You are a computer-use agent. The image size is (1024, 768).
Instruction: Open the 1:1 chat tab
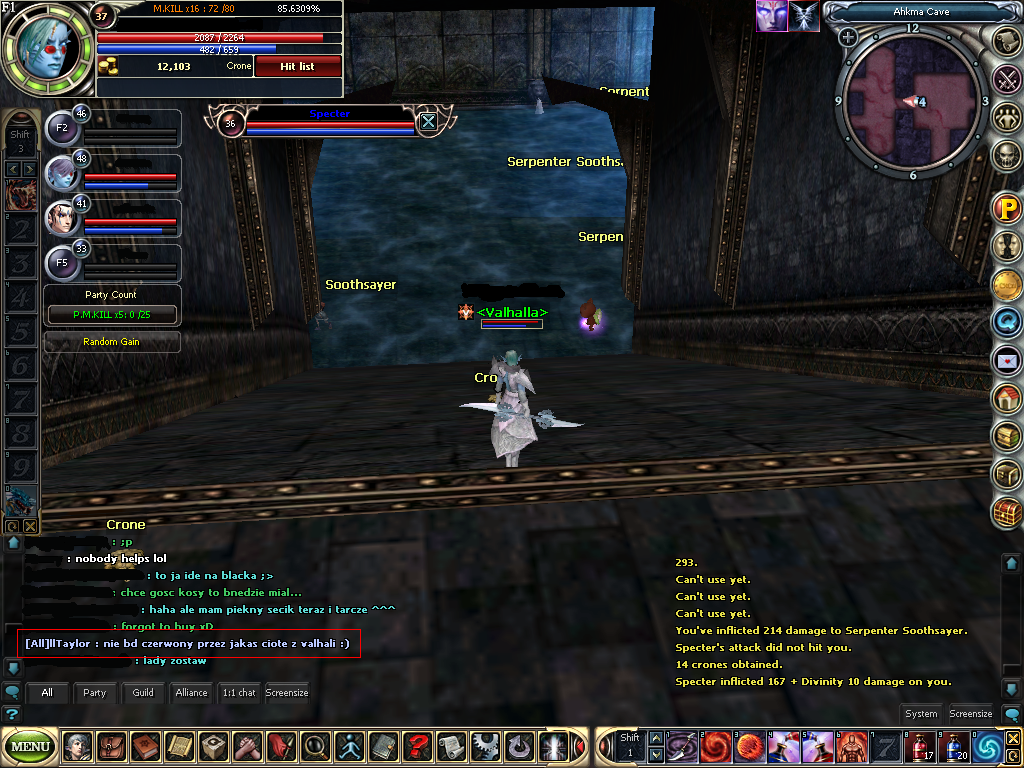click(239, 692)
